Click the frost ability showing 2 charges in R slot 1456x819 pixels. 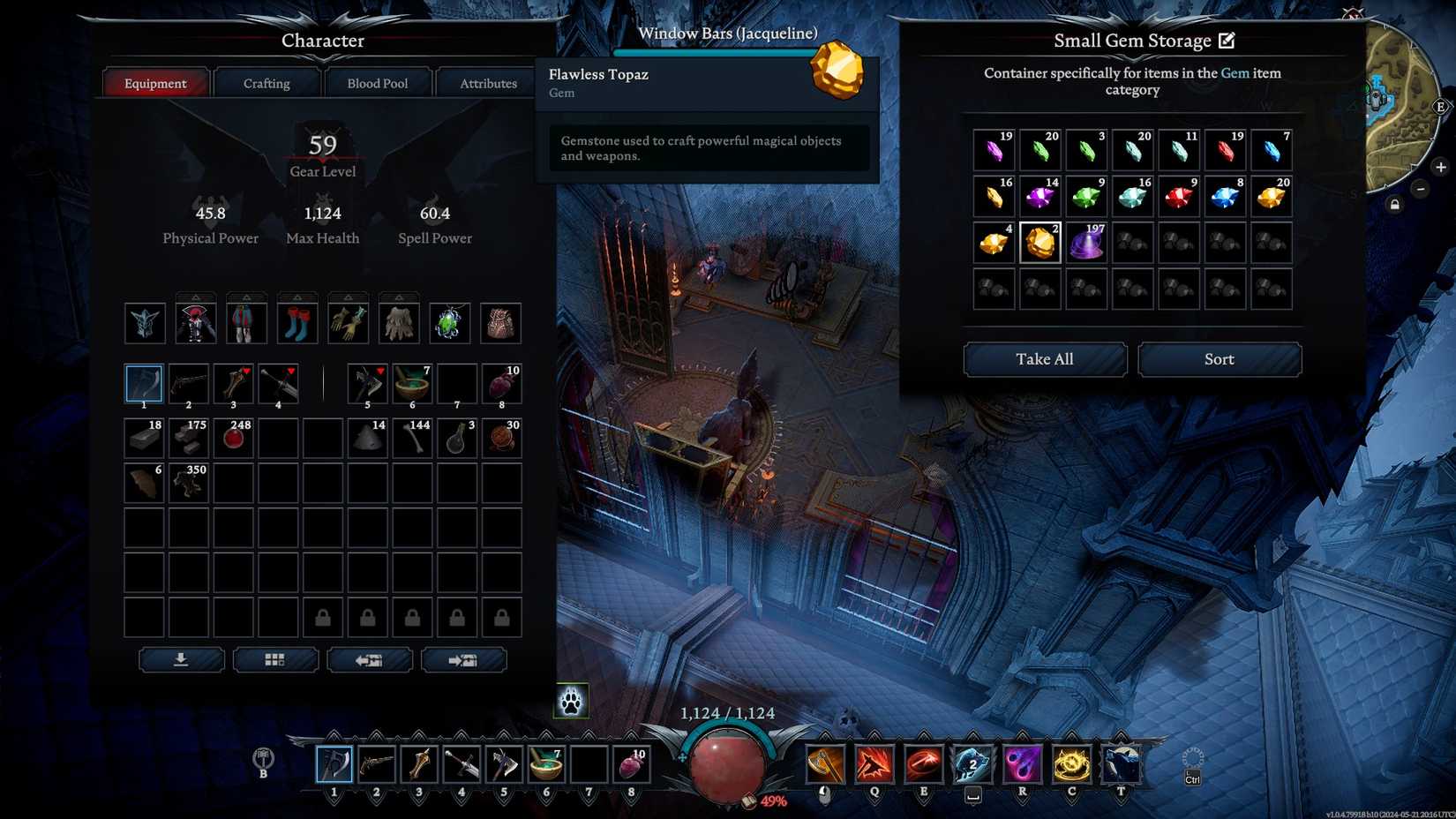972,764
